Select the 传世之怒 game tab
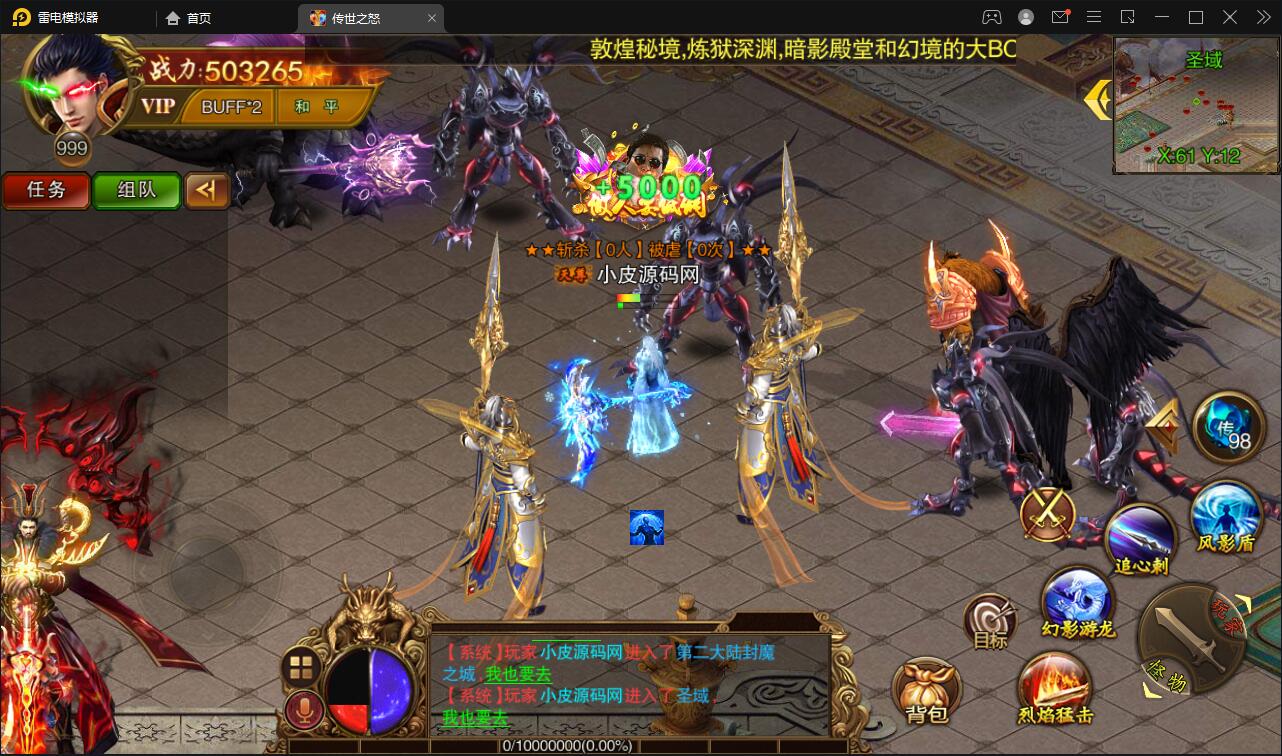Viewport: 1282px width, 756px height. [358, 17]
